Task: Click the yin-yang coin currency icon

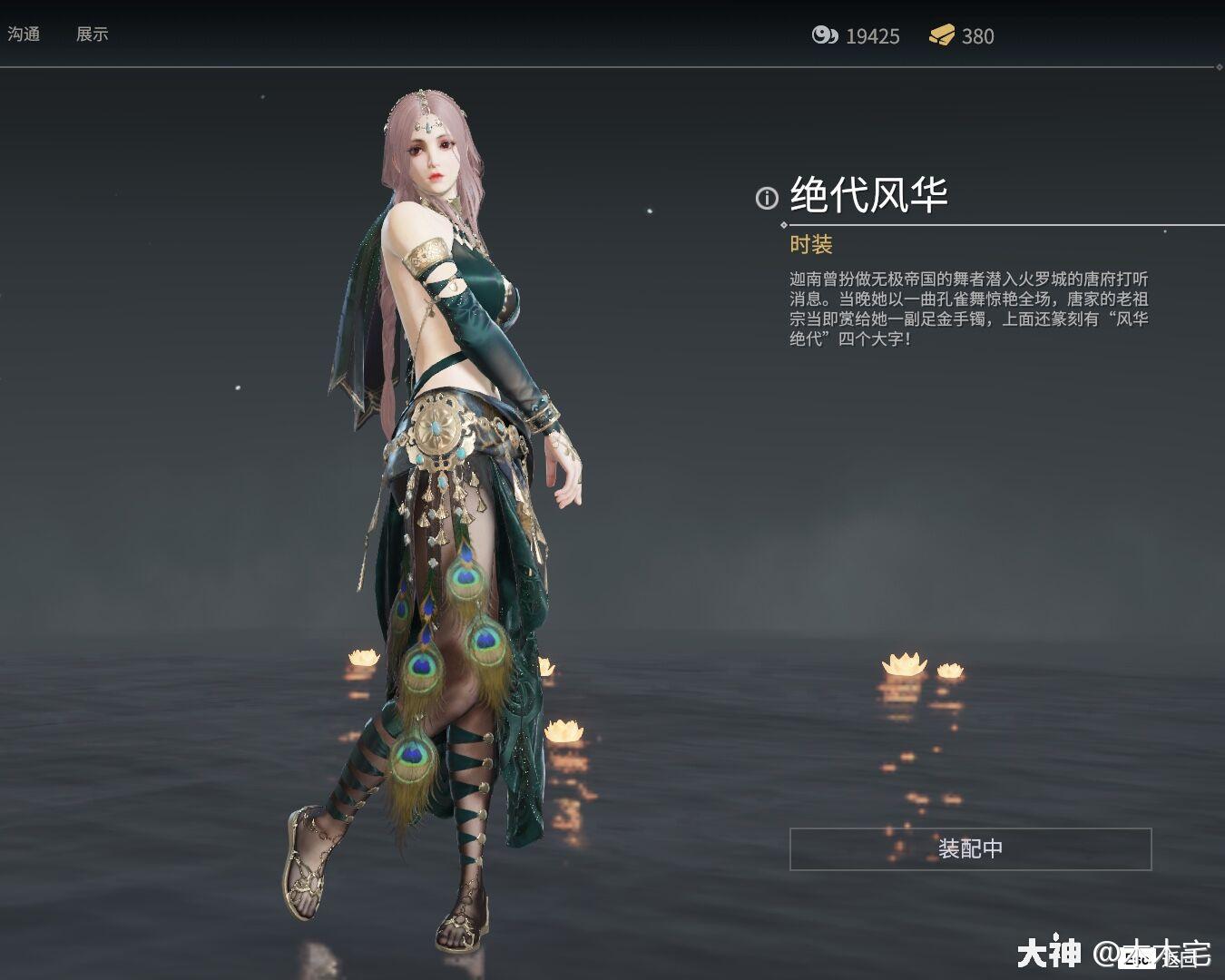Action: click(826, 36)
